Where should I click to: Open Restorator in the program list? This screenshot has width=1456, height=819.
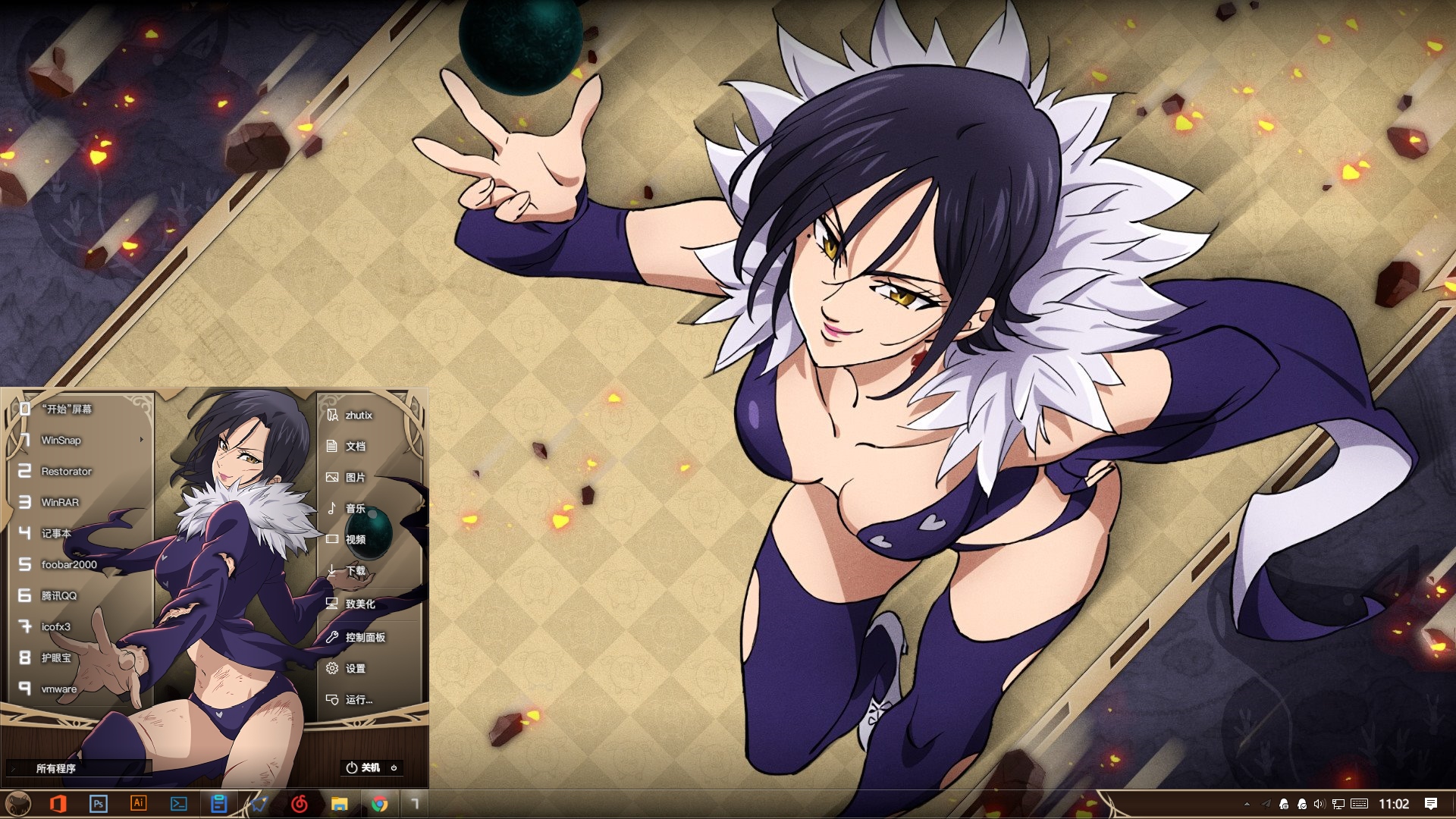[66, 471]
